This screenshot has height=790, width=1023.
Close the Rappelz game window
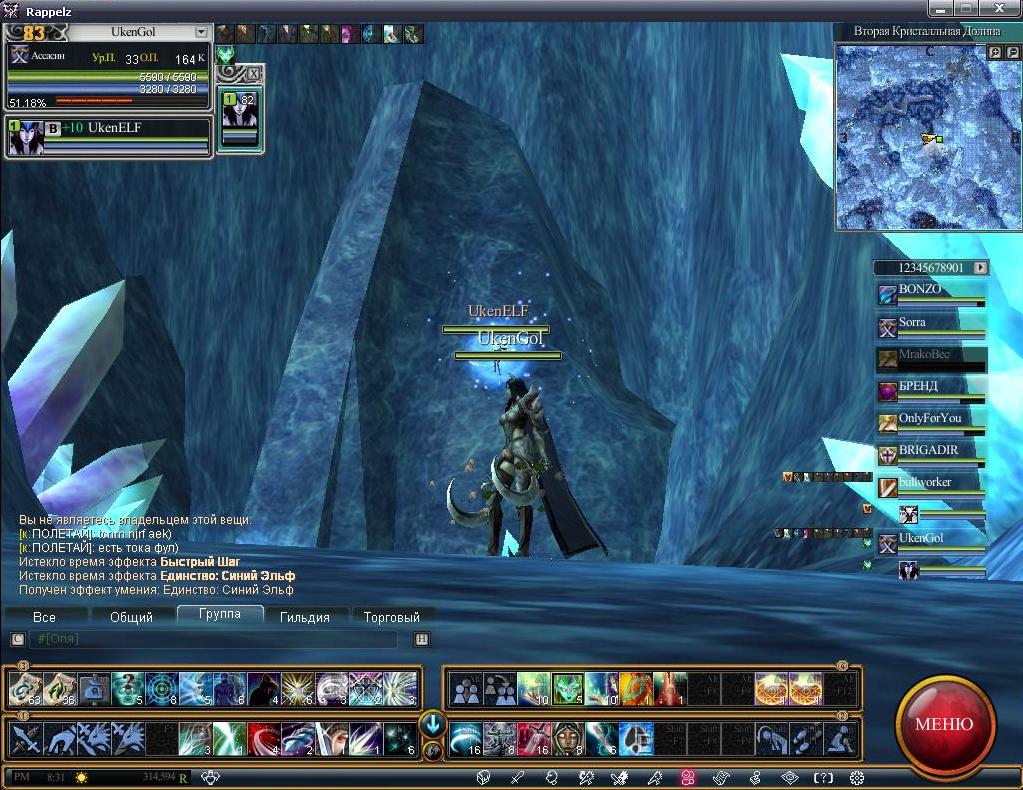coord(1007,9)
